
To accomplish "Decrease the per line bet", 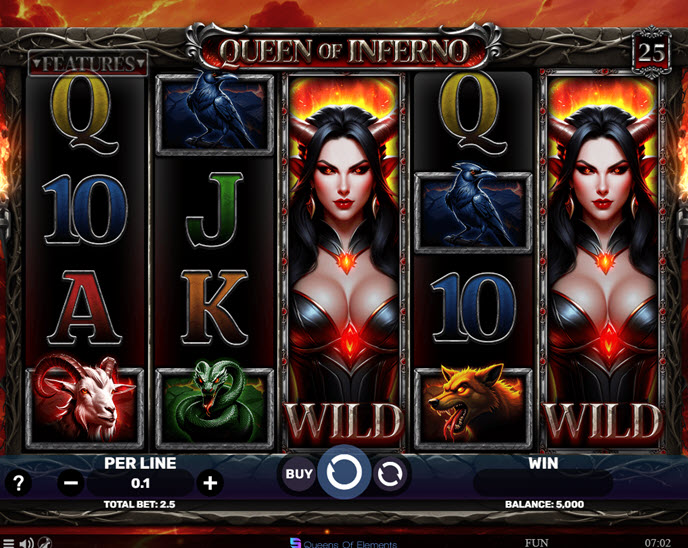I will [x=71, y=483].
